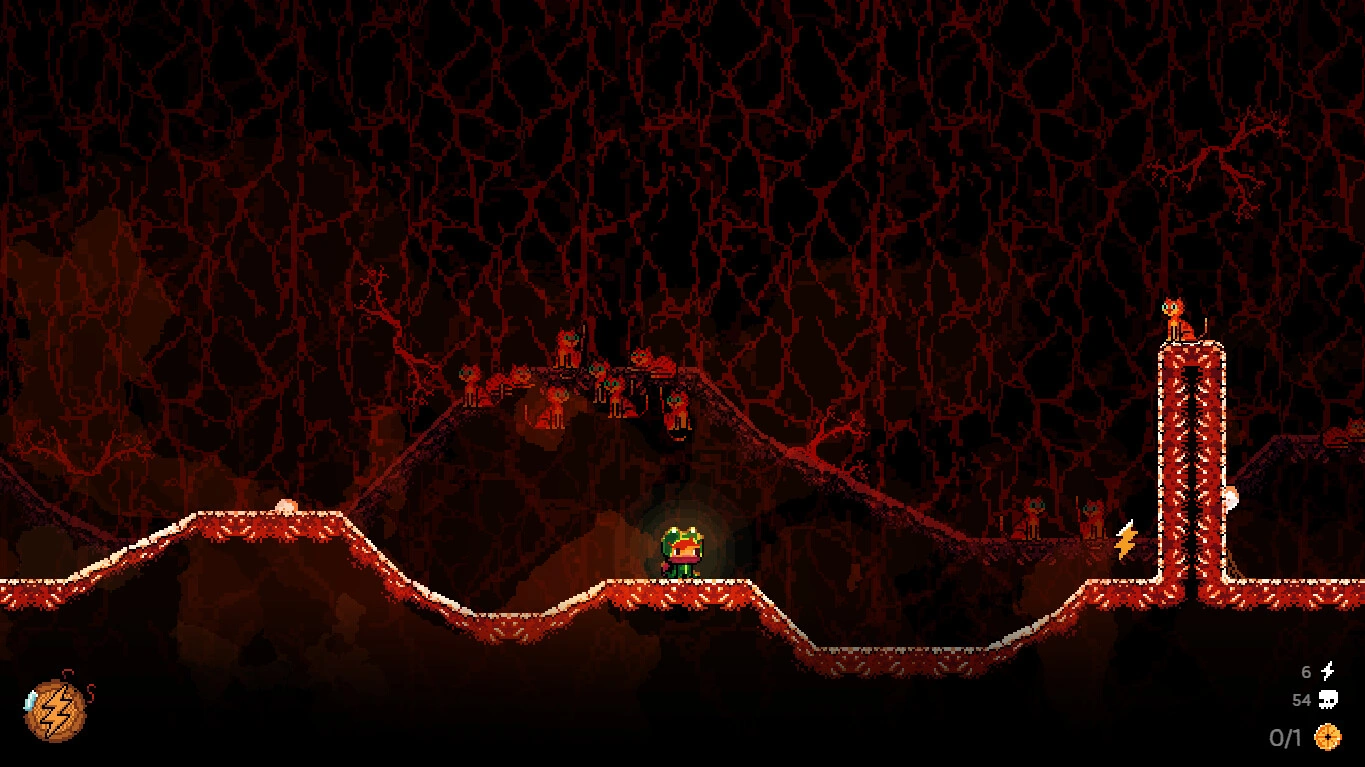
Task: Select the frog-hat player character
Action: click(x=683, y=553)
